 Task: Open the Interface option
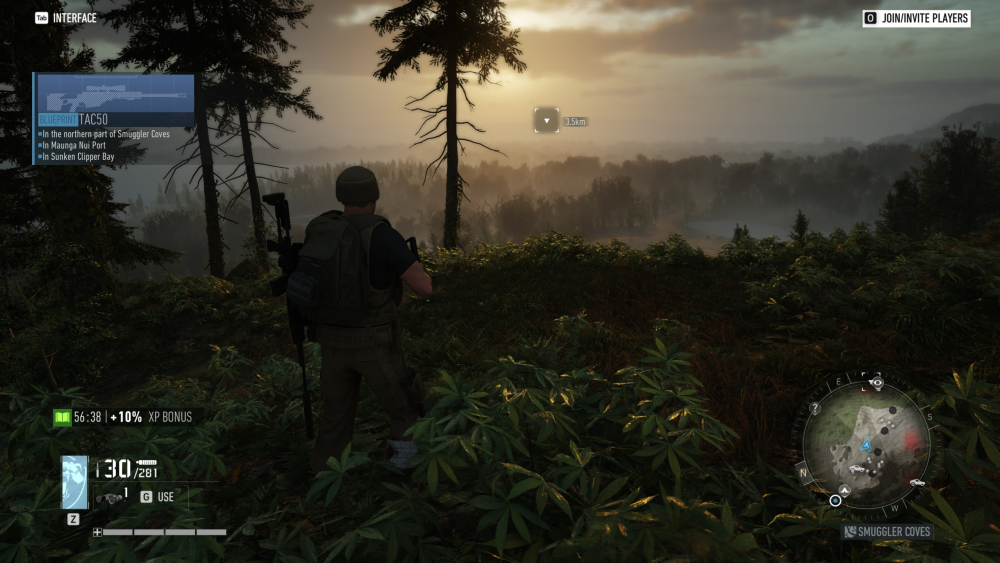click(x=66, y=18)
